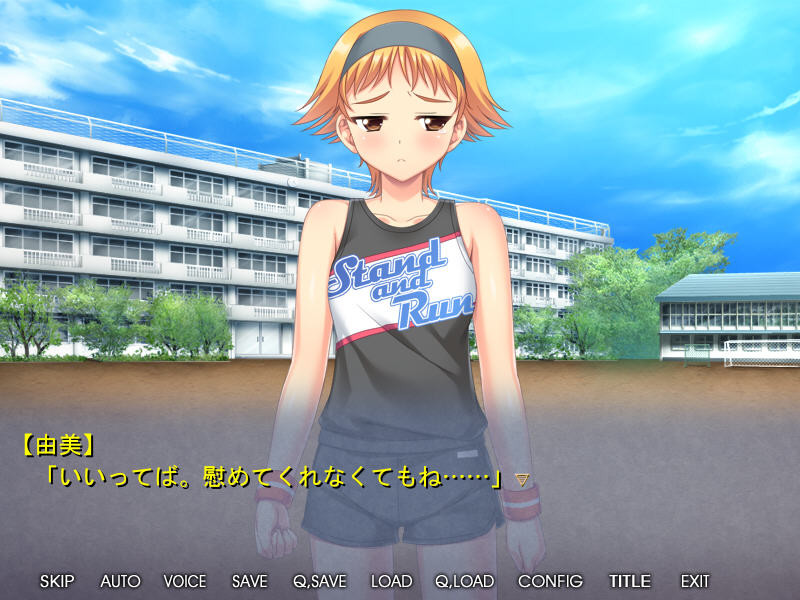Open the CONFIG settings
Image resolution: width=800 pixels, height=600 pixels.
pyautogui.click(x=550, y=581)
